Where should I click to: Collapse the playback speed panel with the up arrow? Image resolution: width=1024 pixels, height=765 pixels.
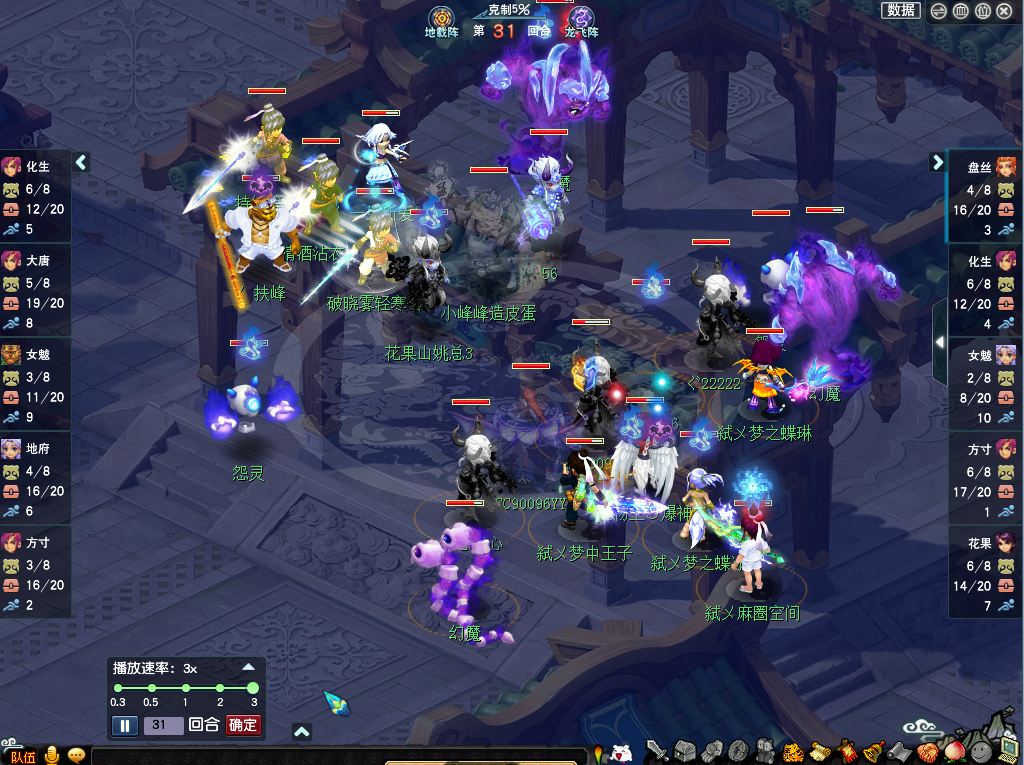click(x=249, y=667)
